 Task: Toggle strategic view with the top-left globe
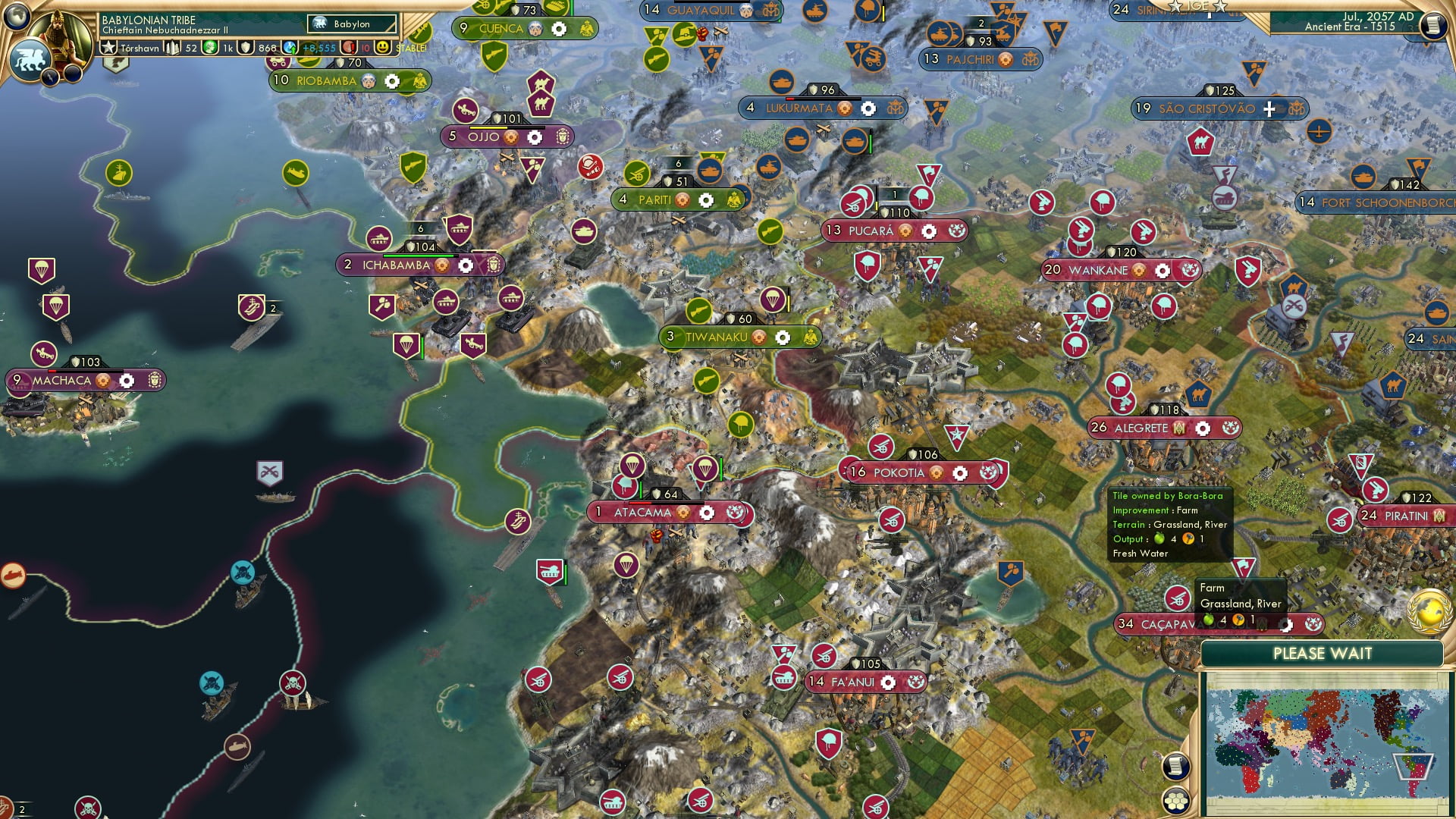pyautogui.click(x=16, y=16)
